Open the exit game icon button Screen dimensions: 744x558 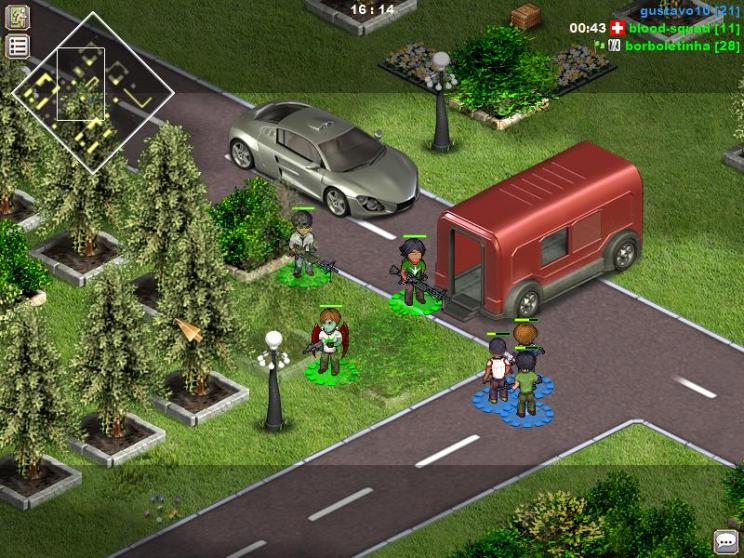pos(18,17)
